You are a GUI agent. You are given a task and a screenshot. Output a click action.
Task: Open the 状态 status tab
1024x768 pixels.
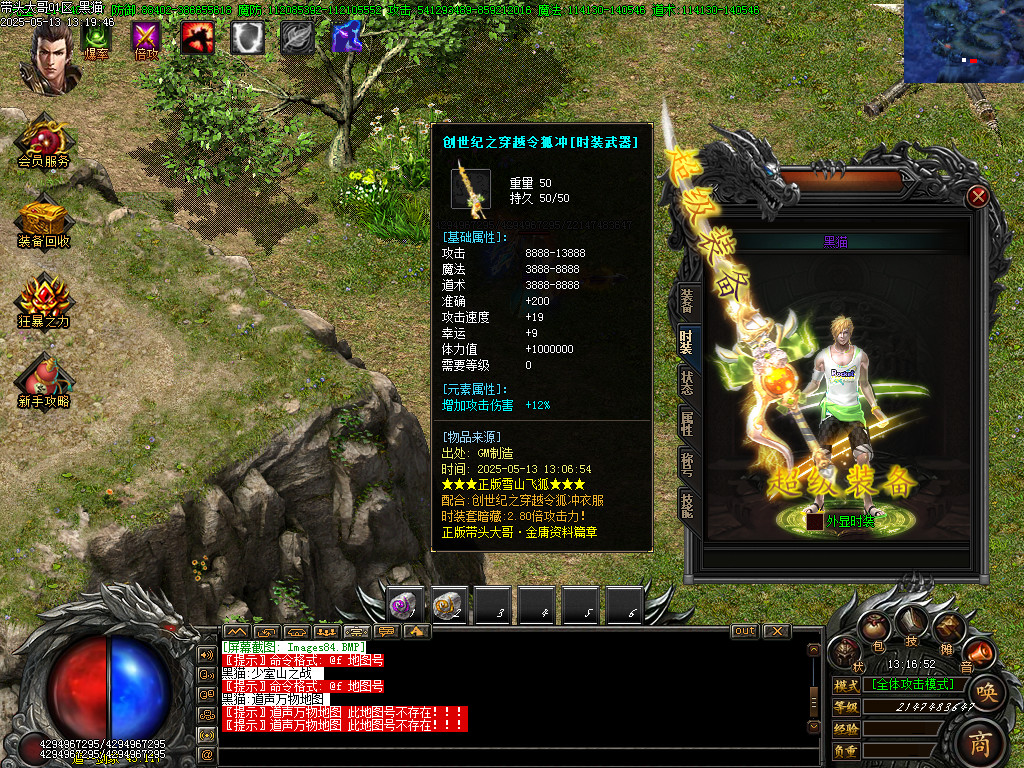(x=687, y=382)
